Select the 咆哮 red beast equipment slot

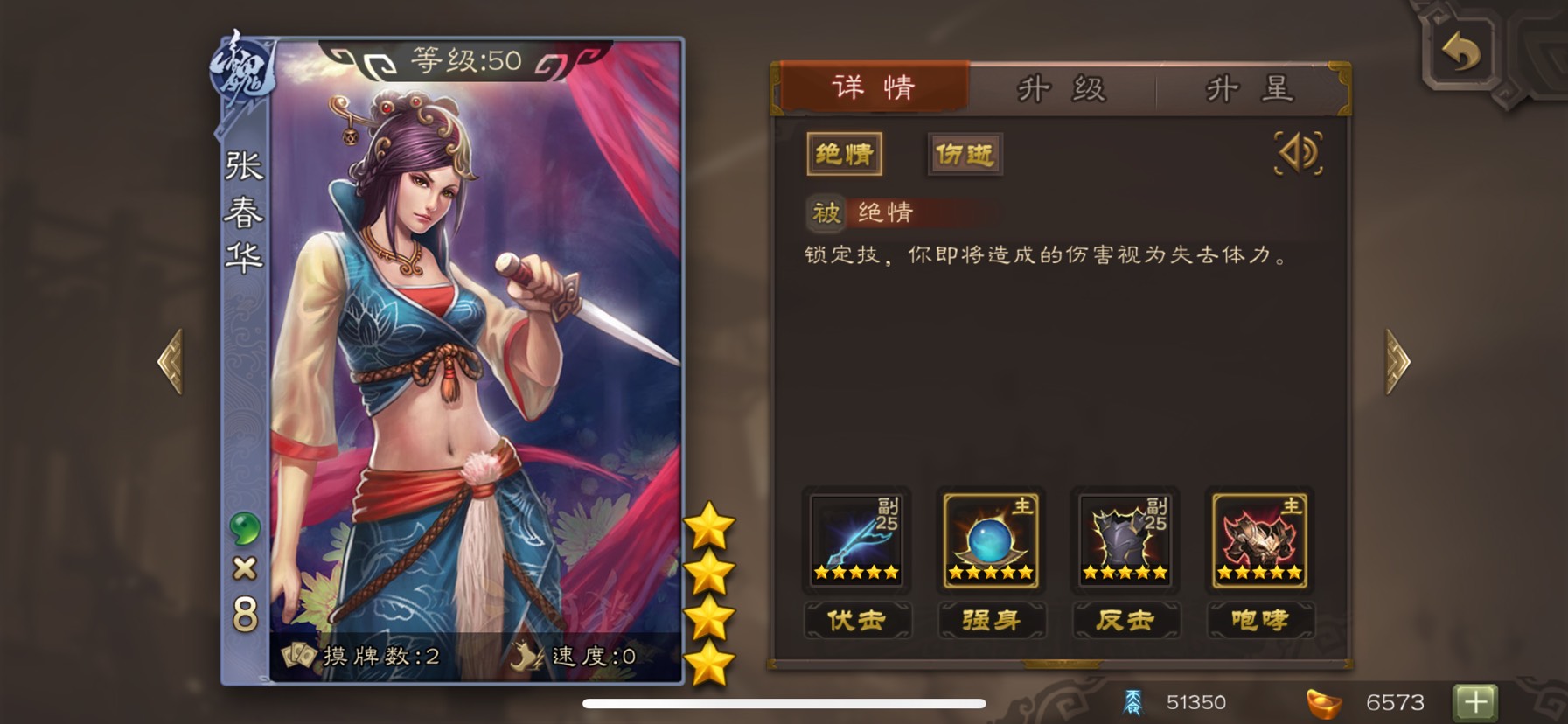point(1259,540)
